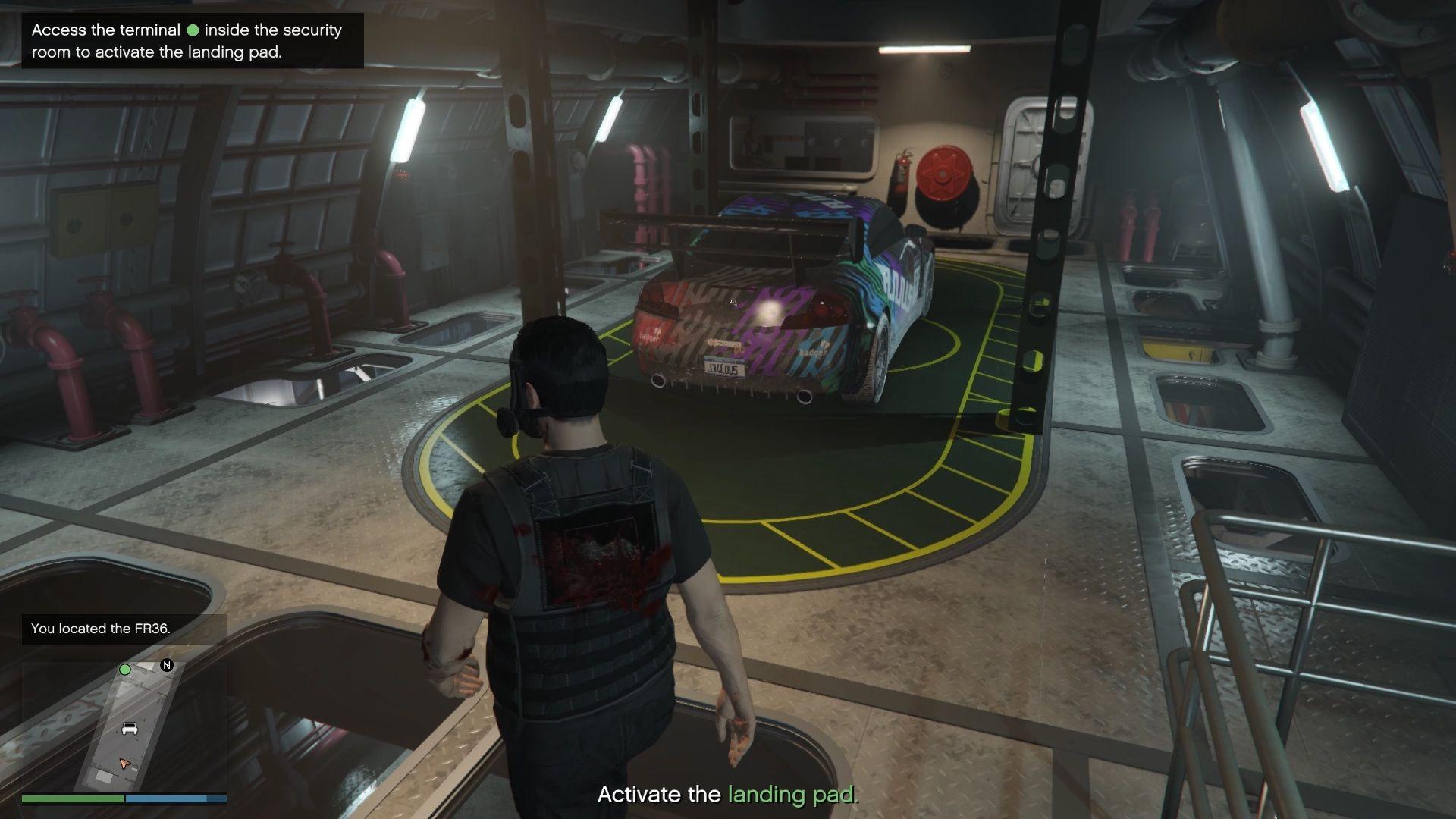Click the white car icon on the minimap

point(130,729)
